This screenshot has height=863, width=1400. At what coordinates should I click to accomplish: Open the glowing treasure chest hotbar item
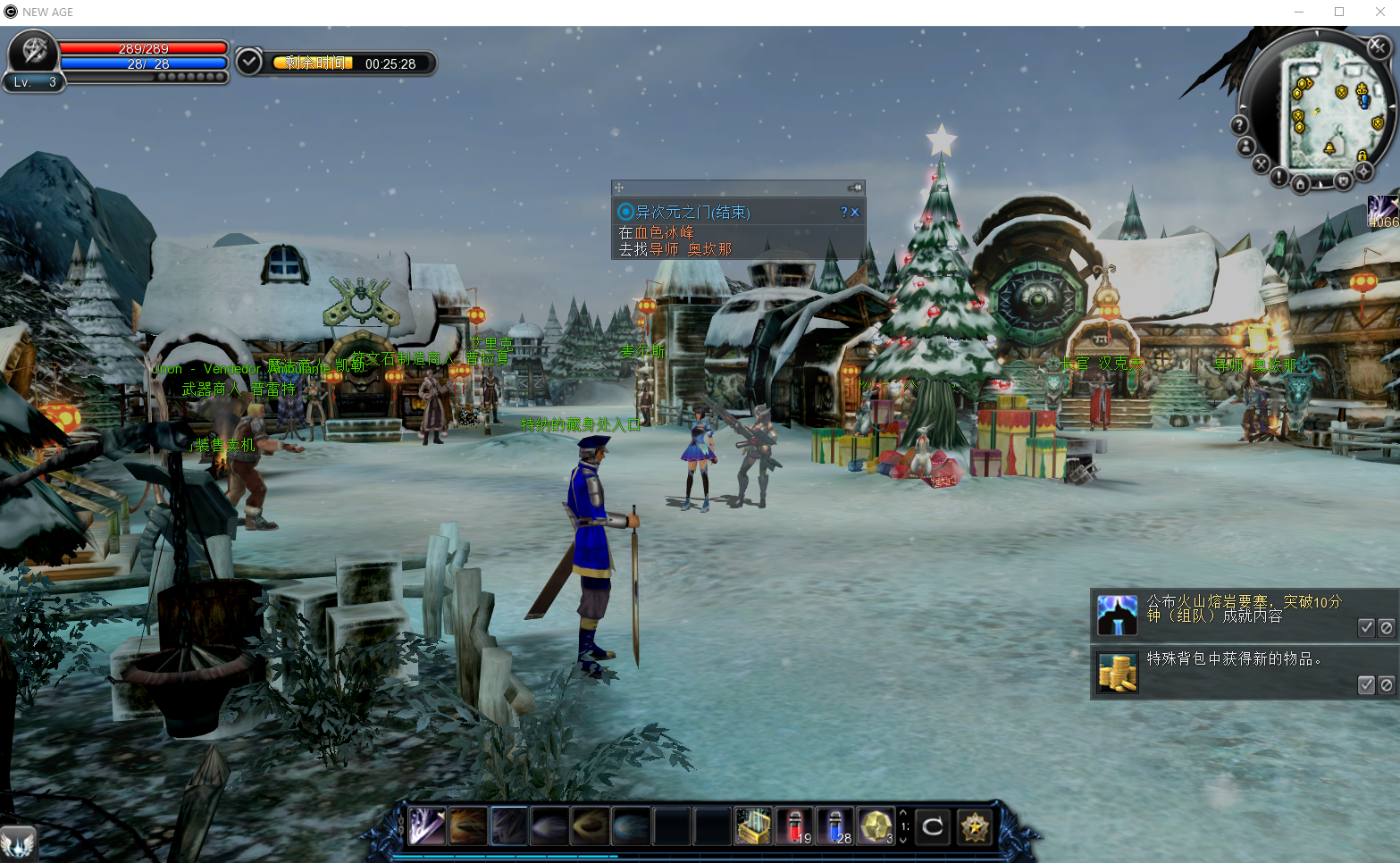tap(752, 826)
